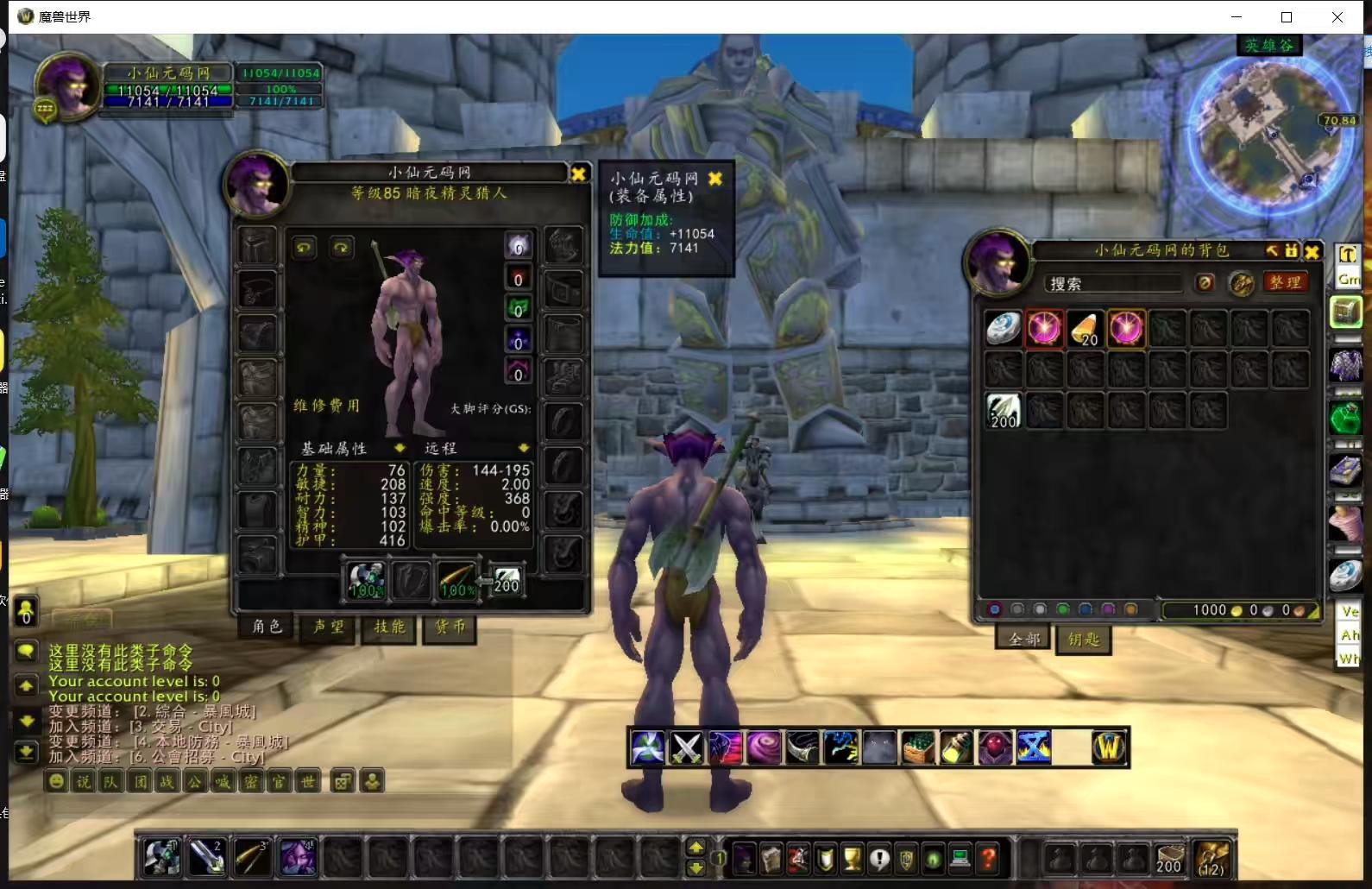This screenshot has height=889, width=1372.
Task: Activate the crossed swords ability
Action: [687, 747]
